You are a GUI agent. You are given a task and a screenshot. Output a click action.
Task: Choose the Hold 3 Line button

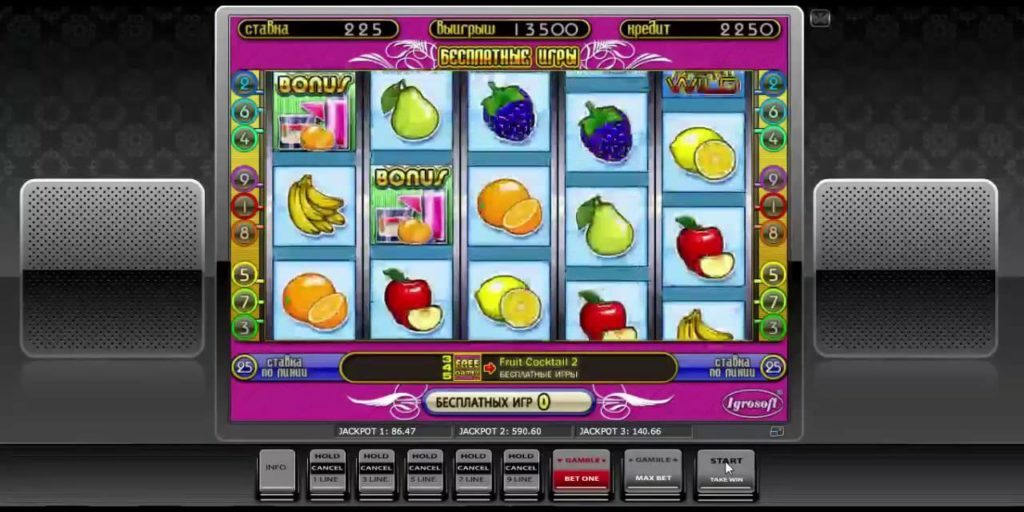point(376,468)
